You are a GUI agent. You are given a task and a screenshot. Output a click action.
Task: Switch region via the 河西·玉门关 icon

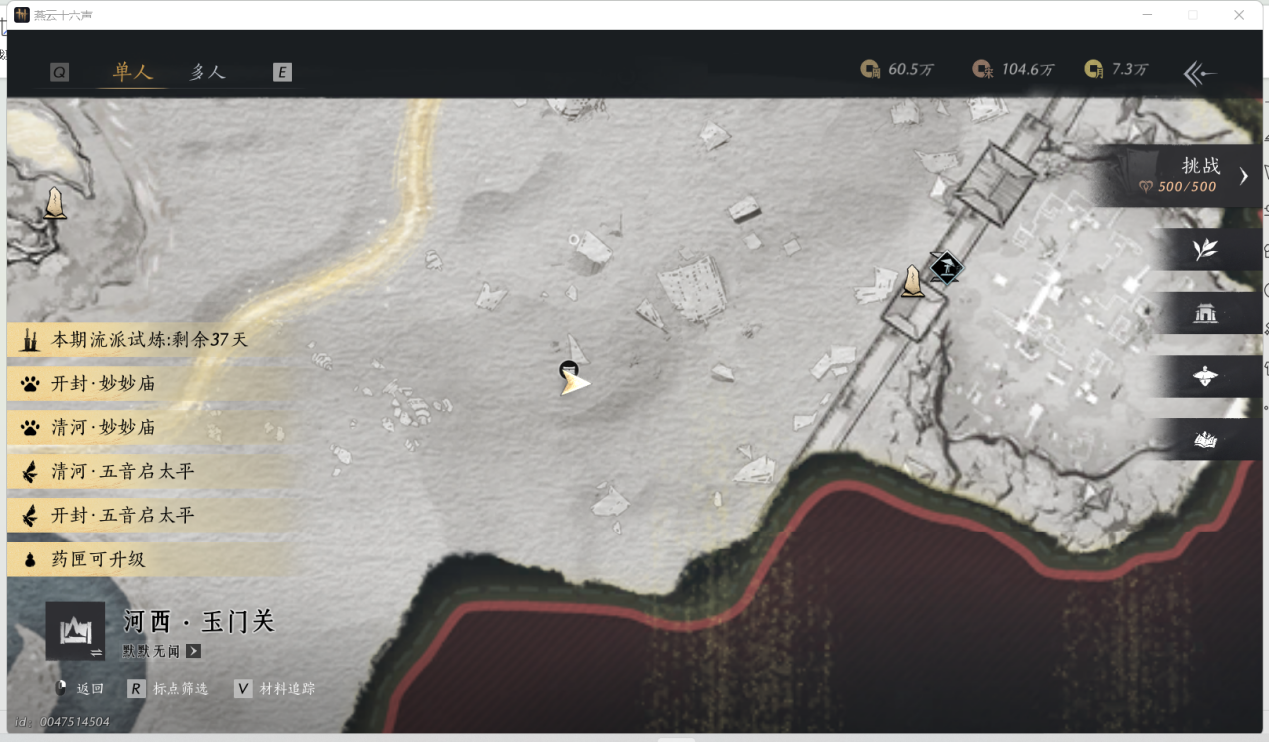(75, 631)
